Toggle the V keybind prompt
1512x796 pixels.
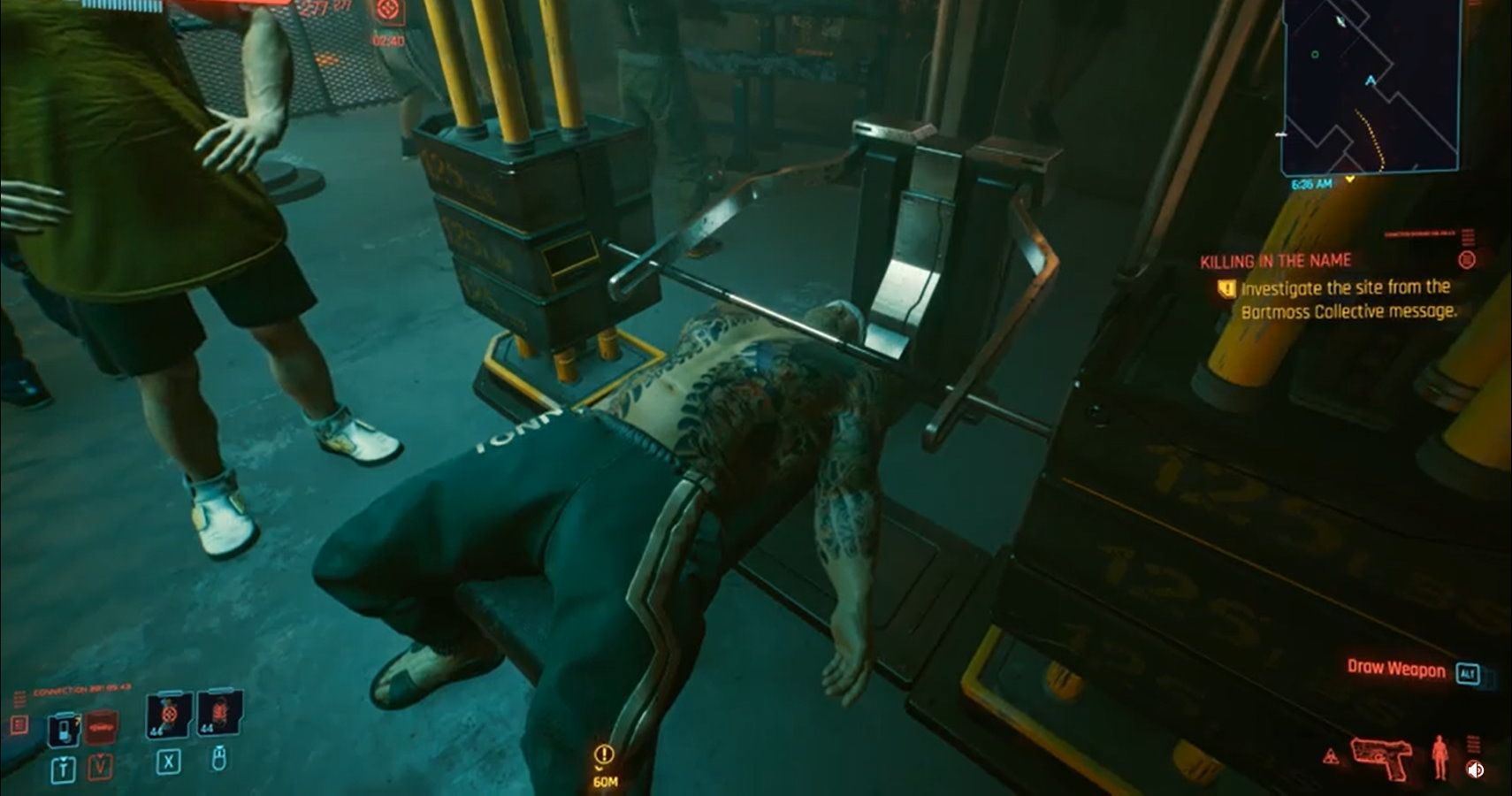tap(100, 768)
